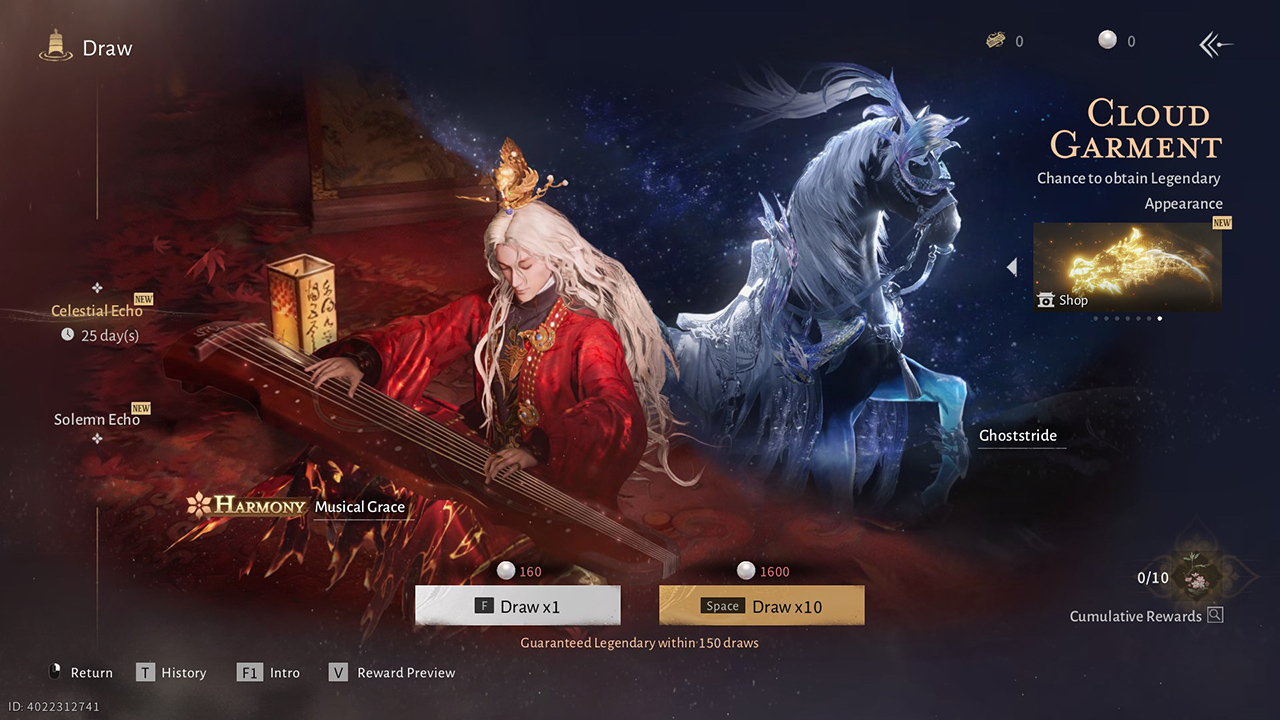This screenshot has height=720, width=1280.
Task: Show the previous promo with the left arrow
Action: coord(1012,267)
